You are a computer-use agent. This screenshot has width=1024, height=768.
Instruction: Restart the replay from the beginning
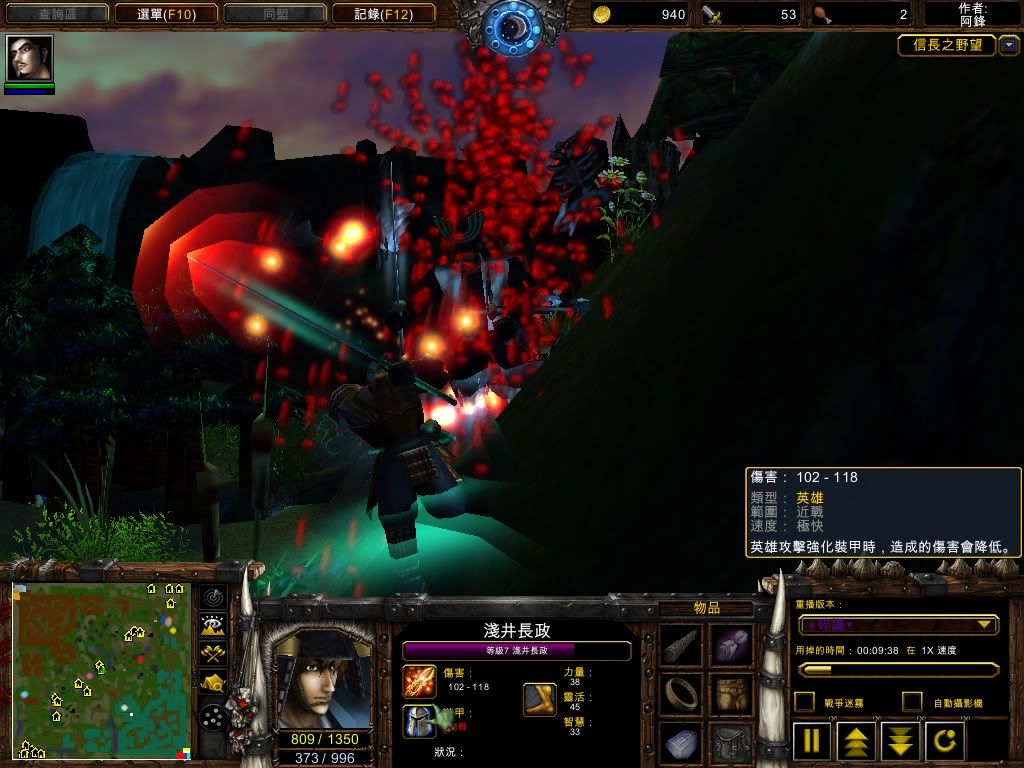(x=944, y=742)
